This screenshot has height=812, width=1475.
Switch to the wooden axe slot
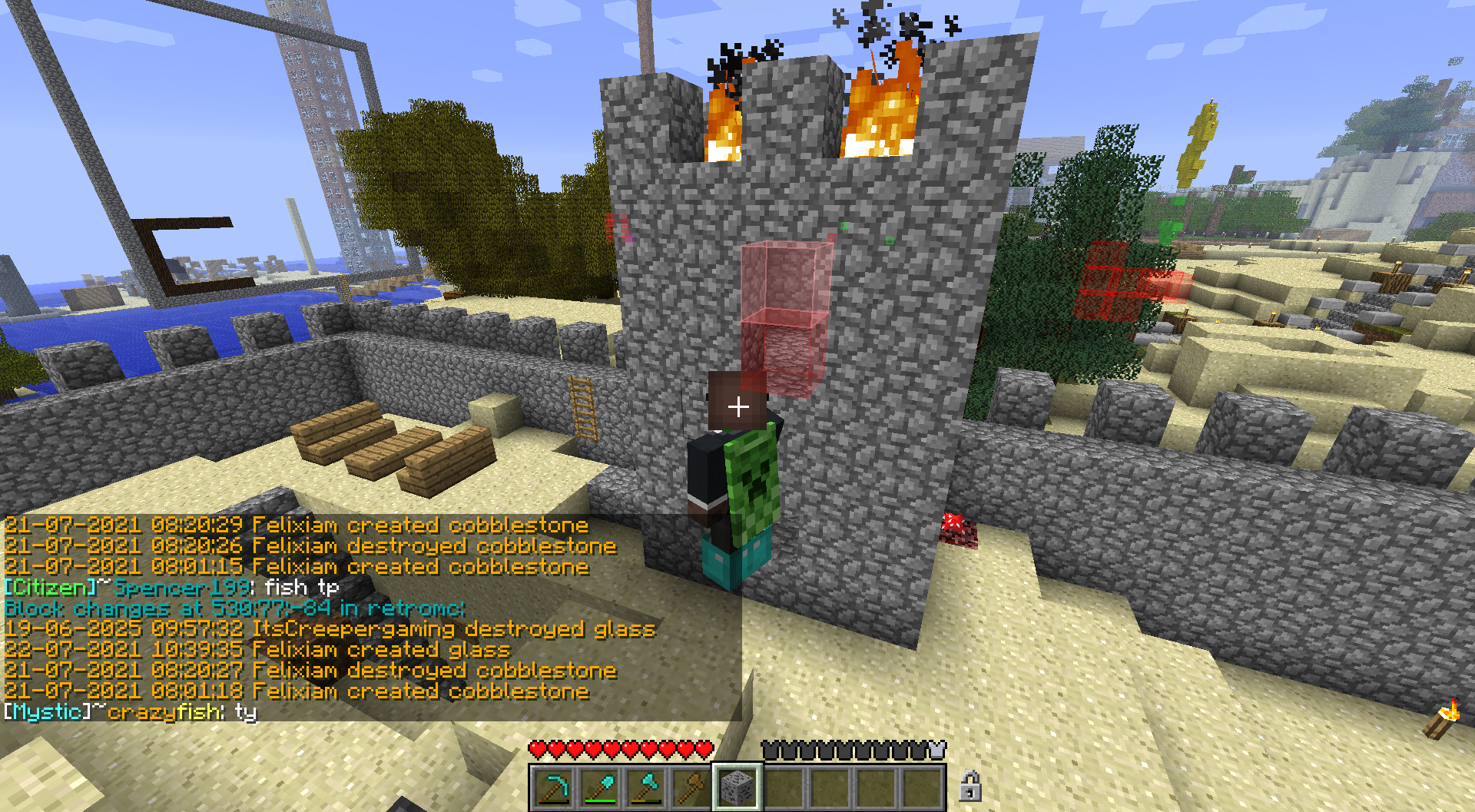coord(691,787)
